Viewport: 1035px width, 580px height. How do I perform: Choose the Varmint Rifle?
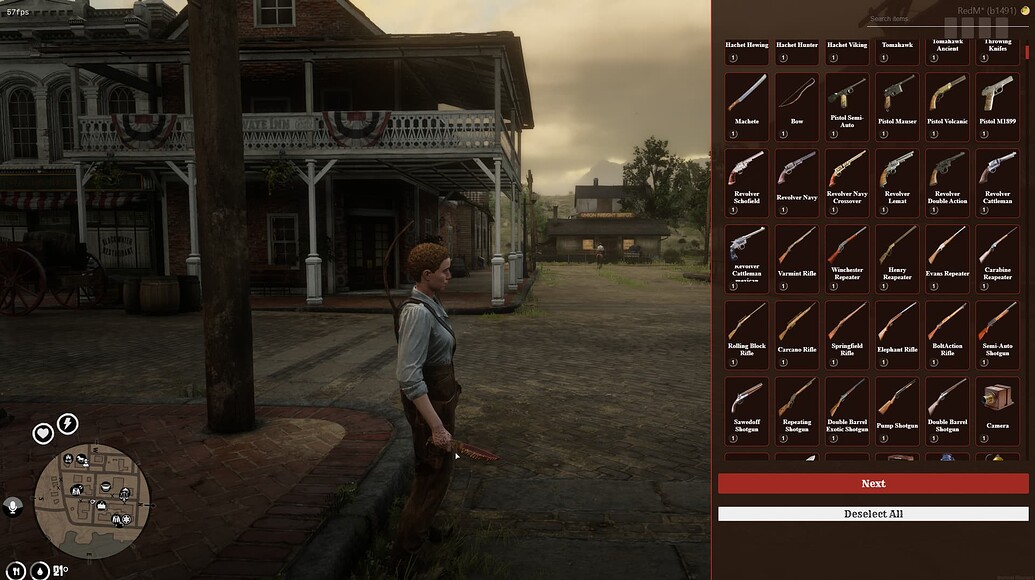pos(797,258)
